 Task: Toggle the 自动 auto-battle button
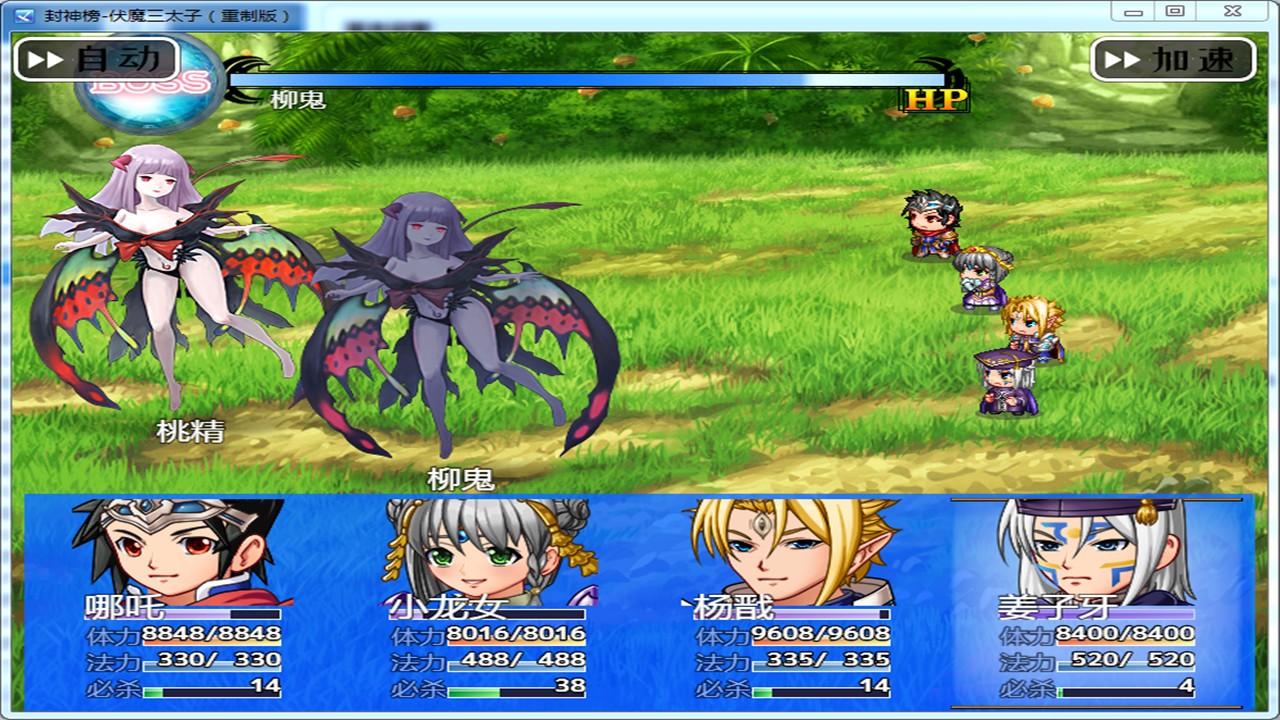(96, 59)
